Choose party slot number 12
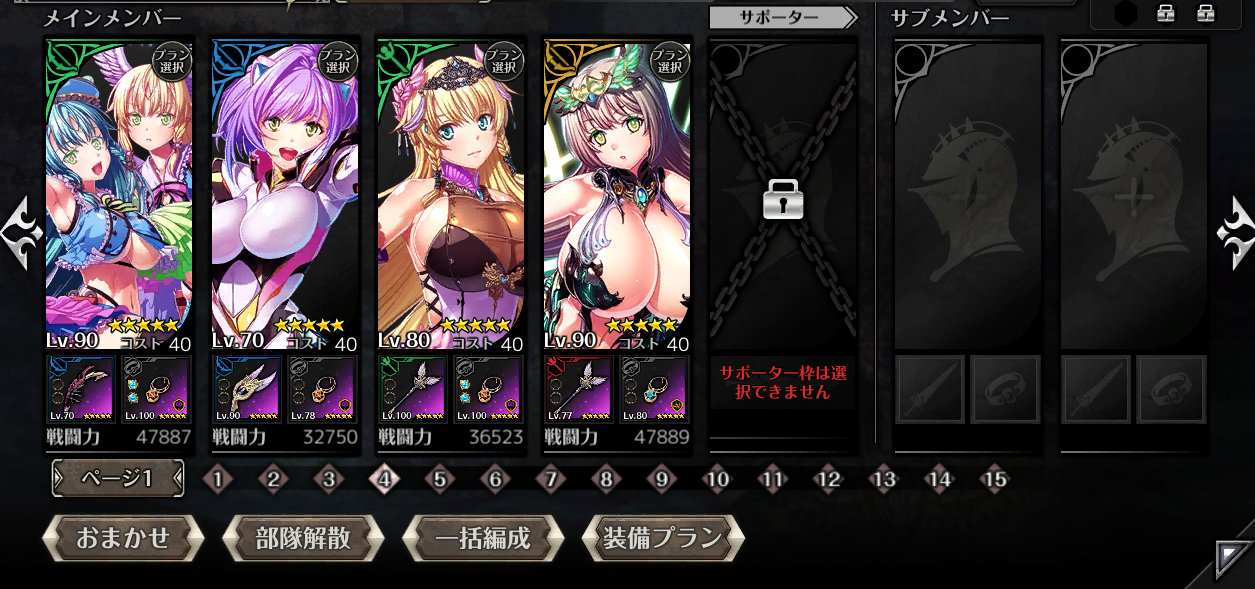 point(828,480)
